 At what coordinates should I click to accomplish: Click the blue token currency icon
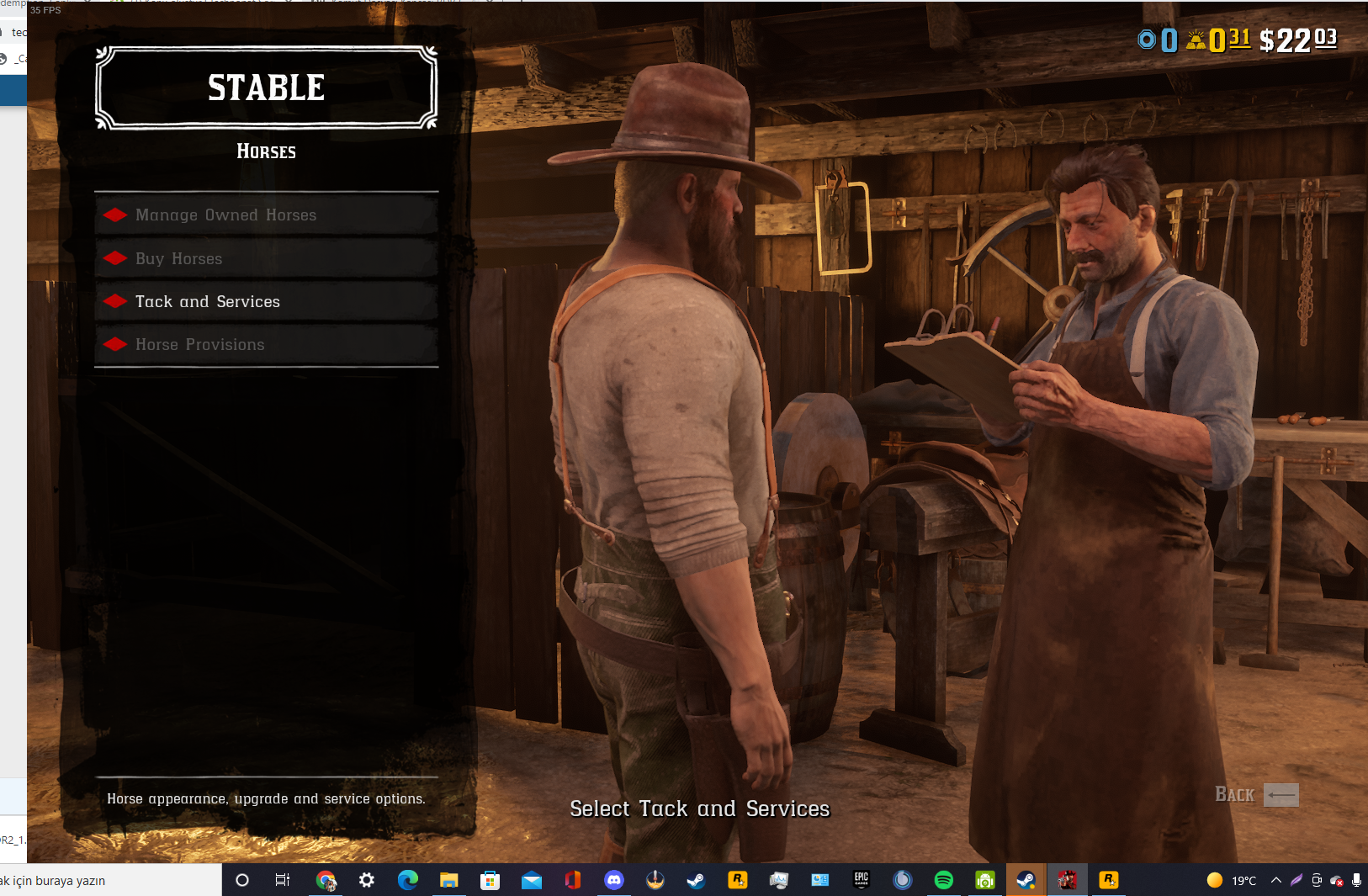[1145, 39]
